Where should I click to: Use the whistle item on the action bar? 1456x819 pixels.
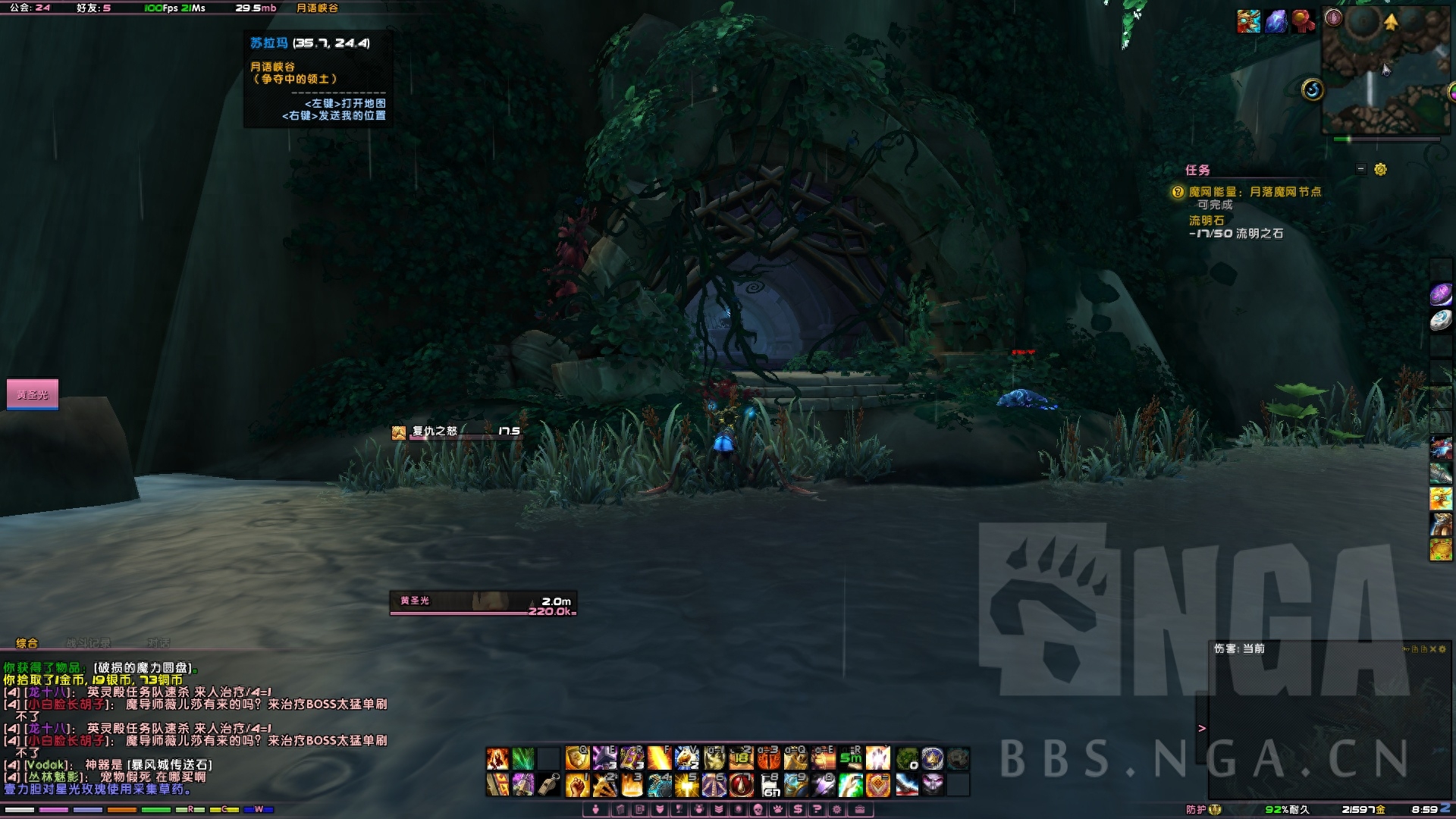[x=549, y=785]
